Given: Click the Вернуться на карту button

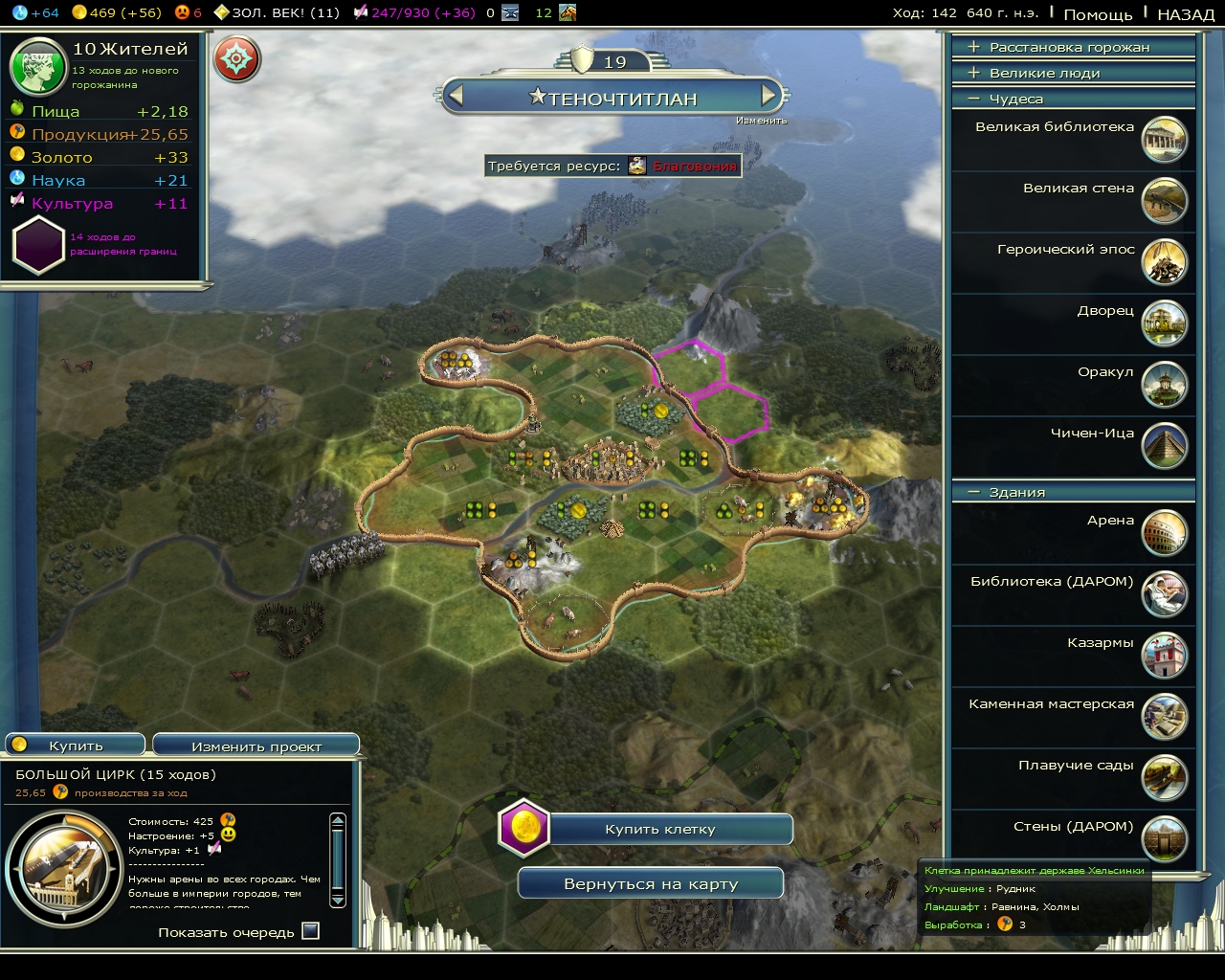Looking at the screenshot, I should tap(649, 882).
